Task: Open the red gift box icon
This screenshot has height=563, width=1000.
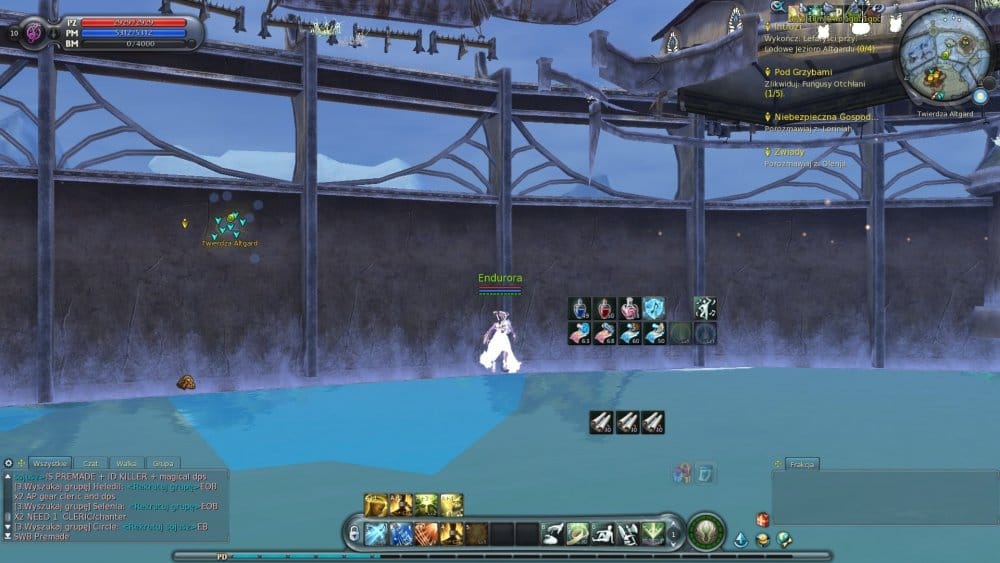Action: (762, 519)
